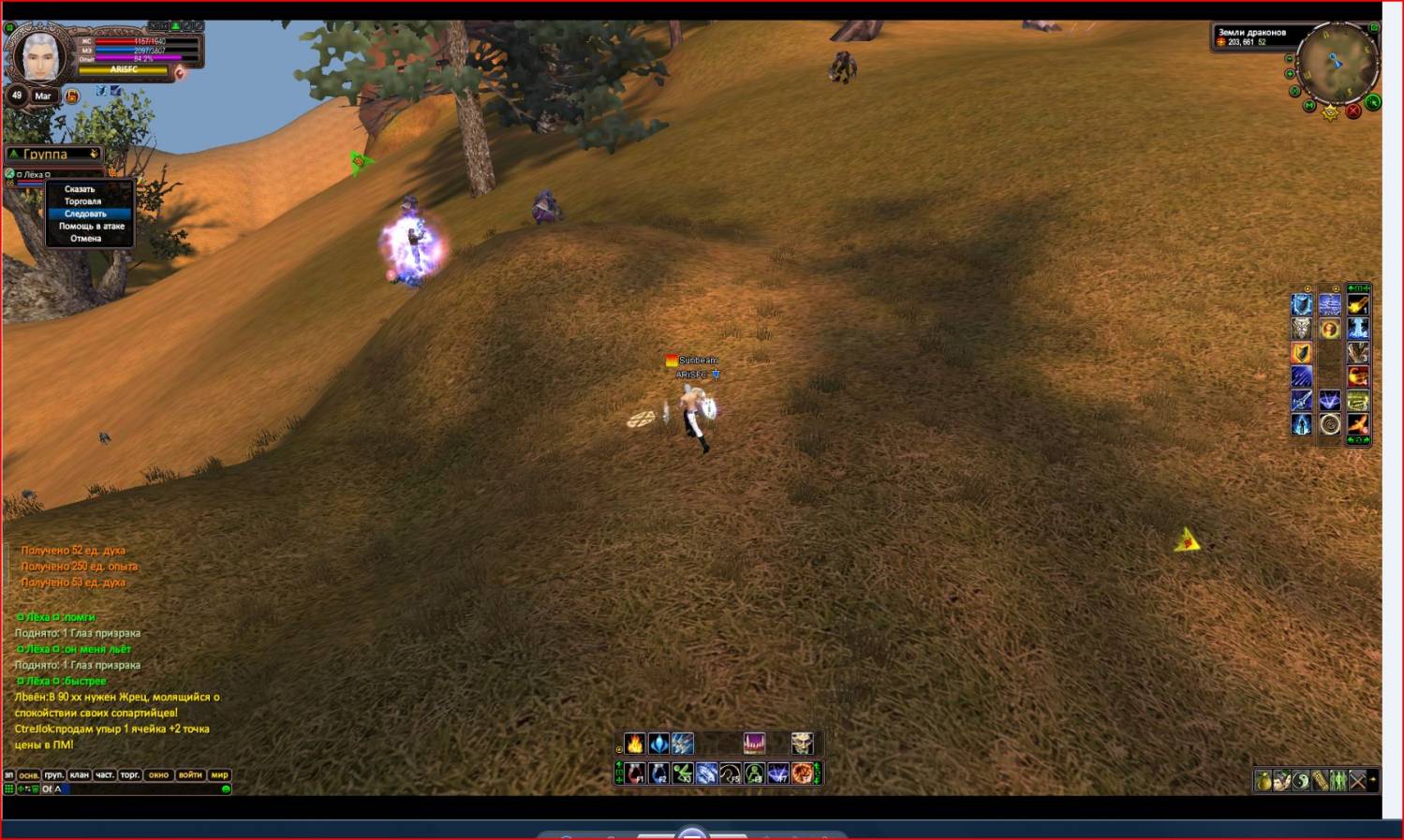Dismiss the menu with "Отмена"
1404x840 pixels.
click(85, 238)
